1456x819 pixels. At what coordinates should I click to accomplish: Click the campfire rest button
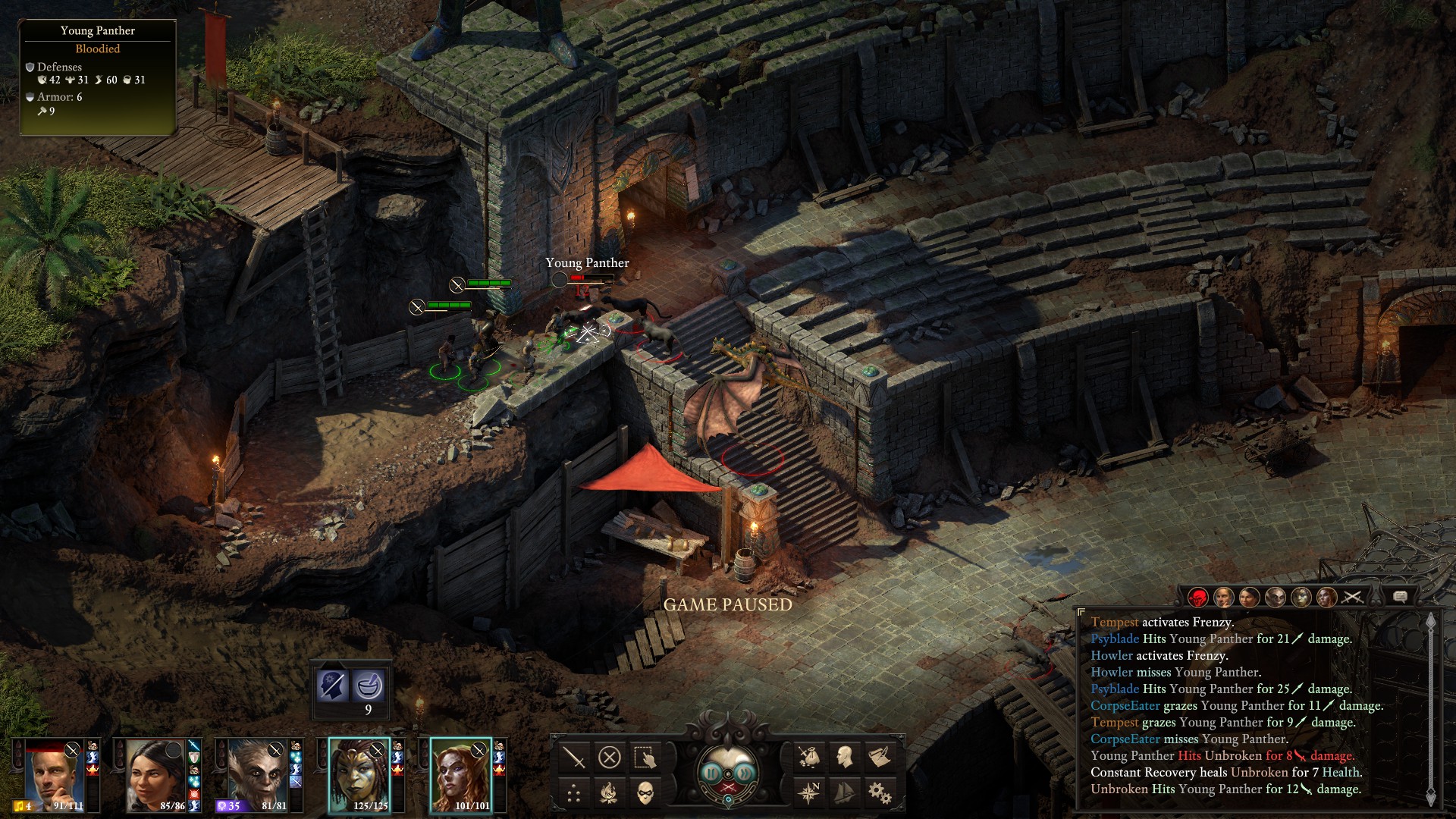(610, 793)
